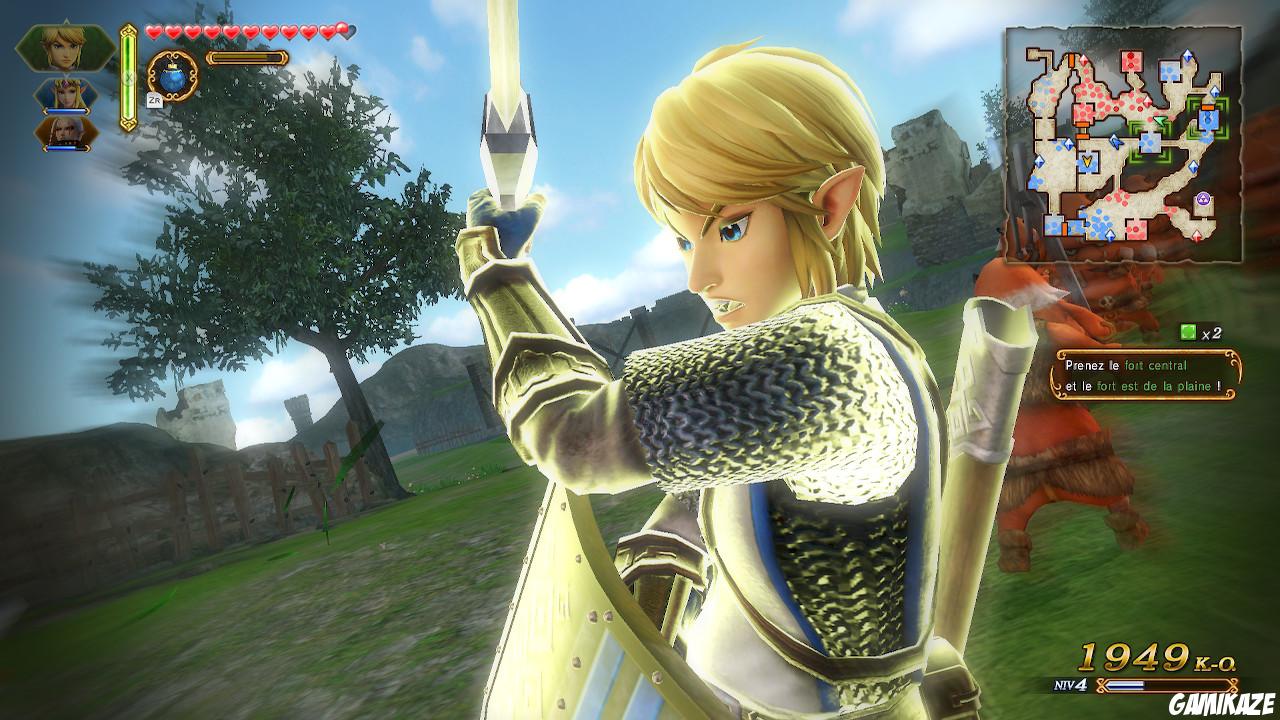Image resolution: width=1280 pixels, height=720 pixels.
Task: Click the yellow arrow objective marker on minimap
Action: (1087, 161)
